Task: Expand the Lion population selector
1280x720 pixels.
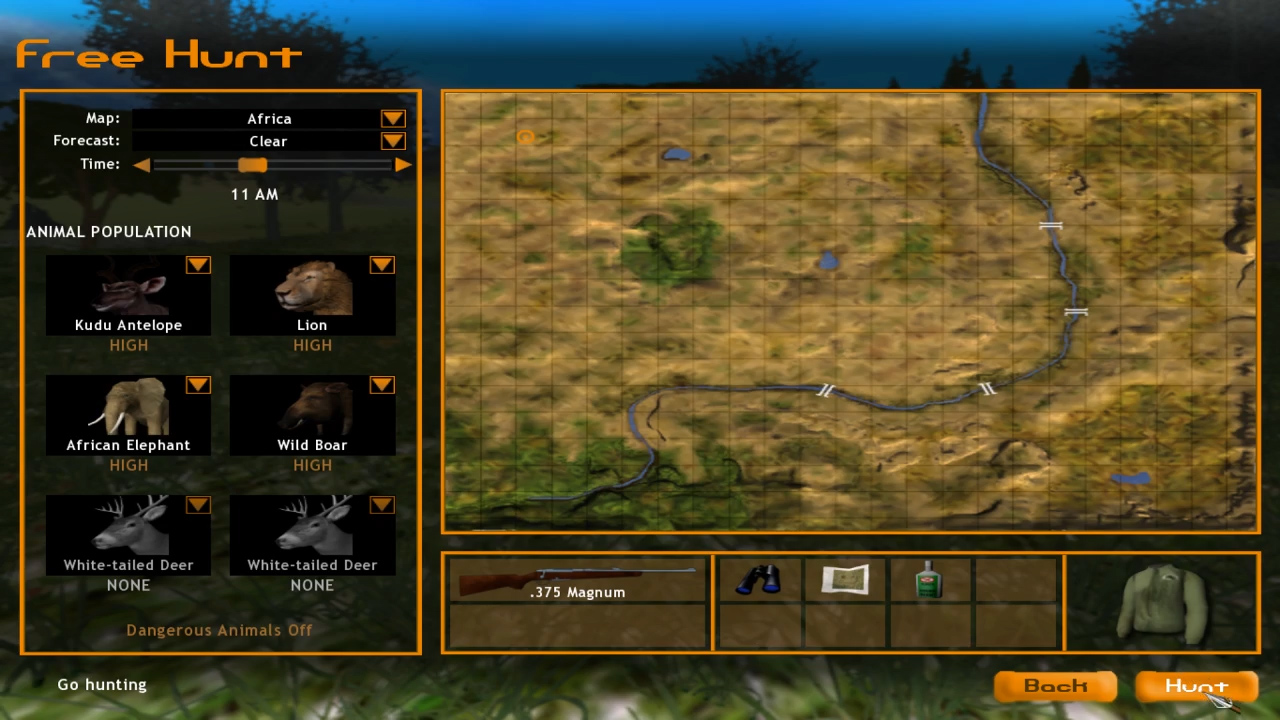Action: [381, 265]
